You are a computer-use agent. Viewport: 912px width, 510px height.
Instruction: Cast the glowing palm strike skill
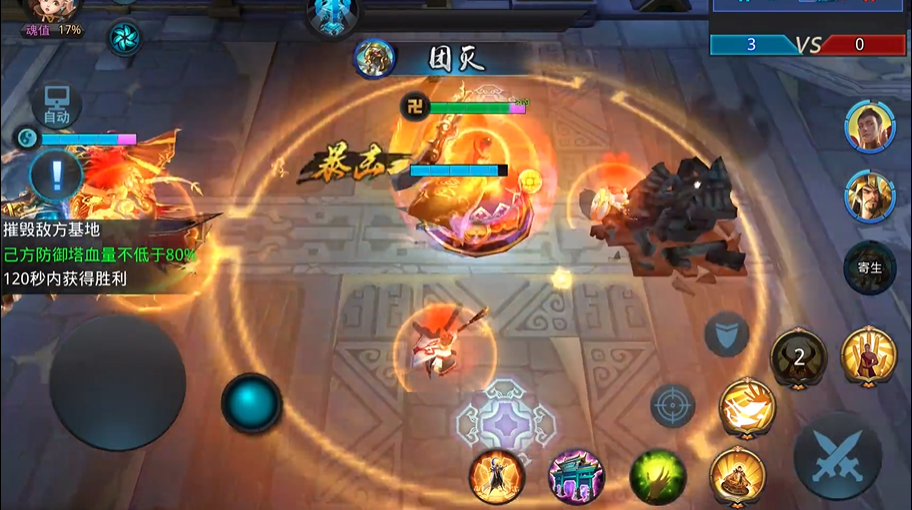point(747,406)
